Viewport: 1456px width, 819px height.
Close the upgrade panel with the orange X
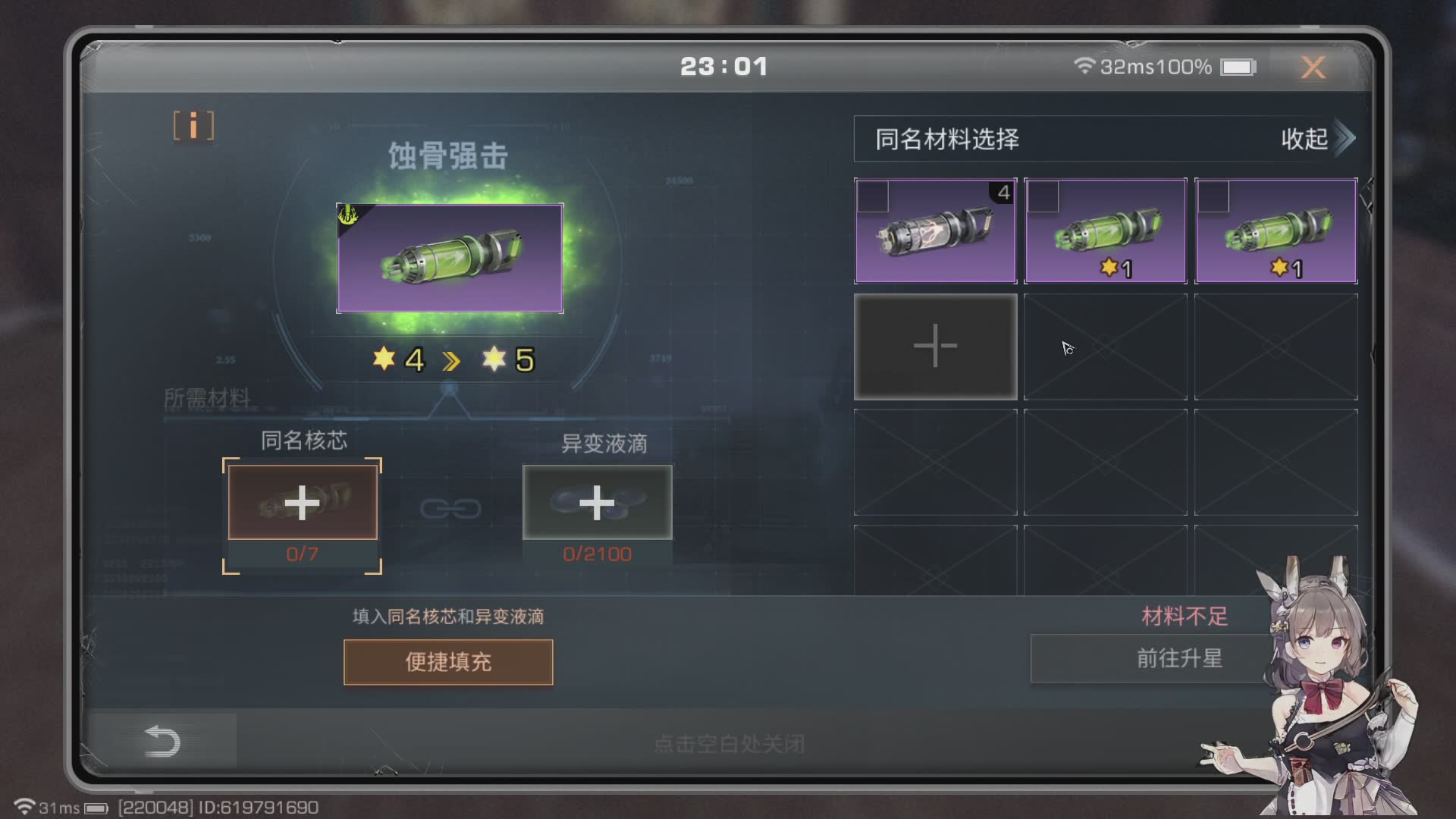pos(1313,67)
